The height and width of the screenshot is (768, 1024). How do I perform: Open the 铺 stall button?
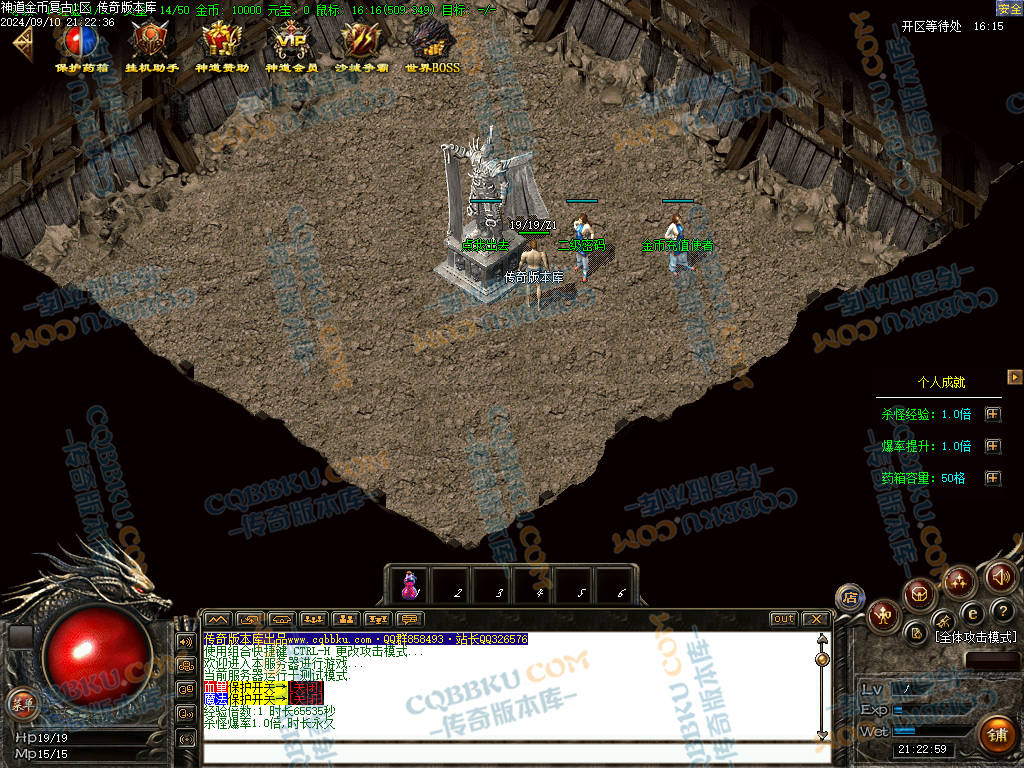point(994,735)
